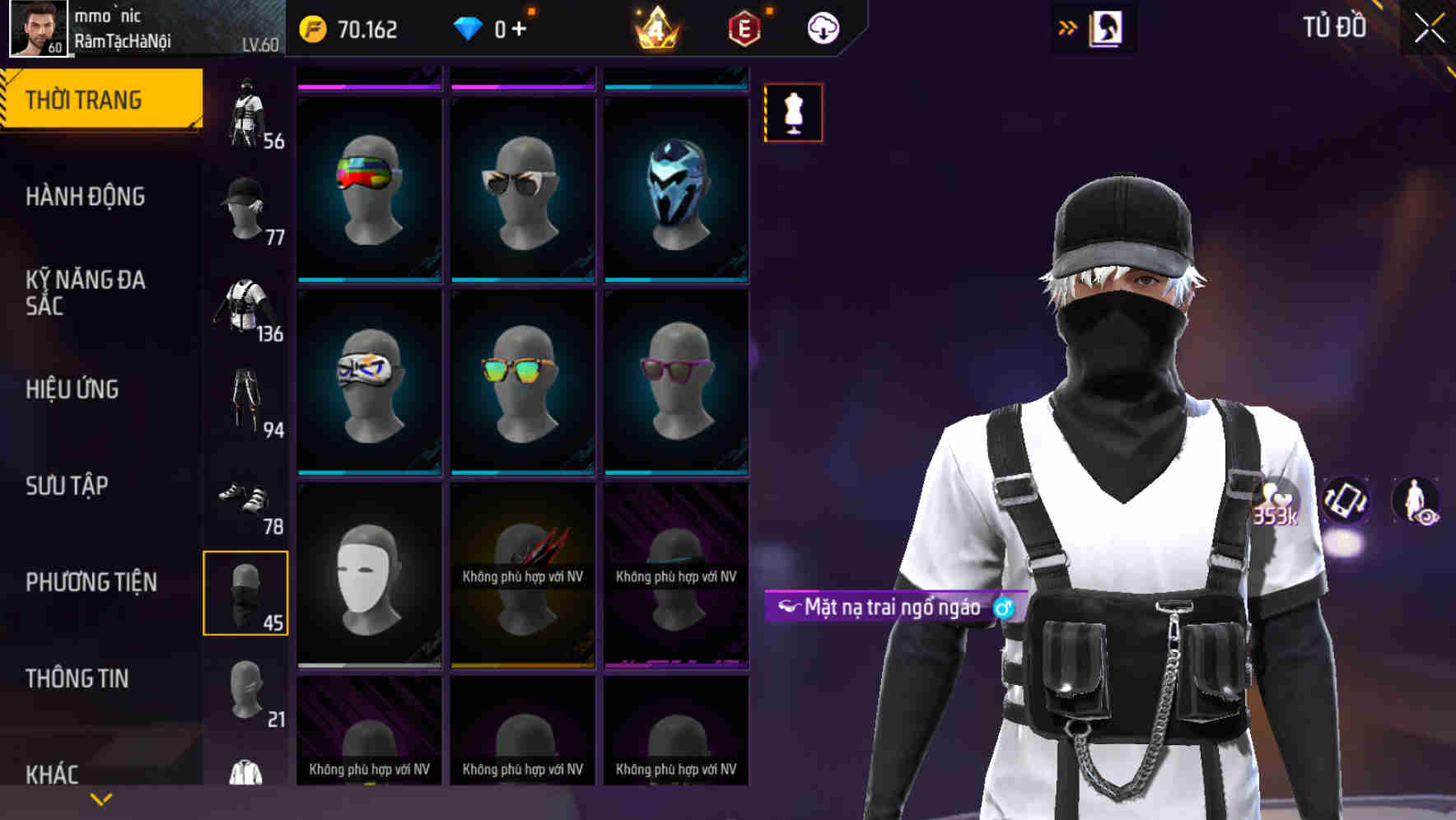Open the EVO badge icon with notification dot
The width and height of the screenshot is (1456, 820).
742,27
